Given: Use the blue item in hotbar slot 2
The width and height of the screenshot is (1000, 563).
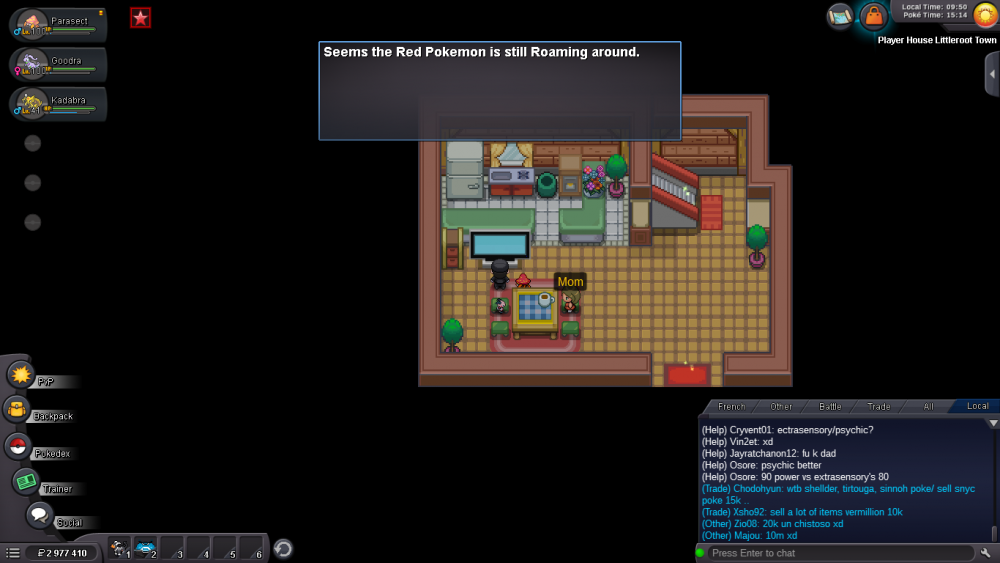Looking at the screenshot, I should (x=145, y=548).
